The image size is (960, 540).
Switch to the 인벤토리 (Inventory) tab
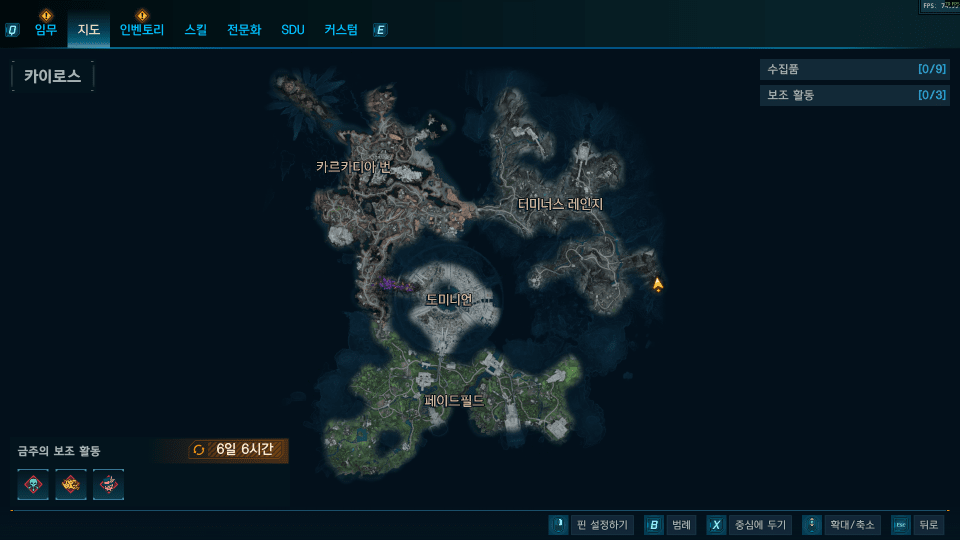tap(141, 30)
